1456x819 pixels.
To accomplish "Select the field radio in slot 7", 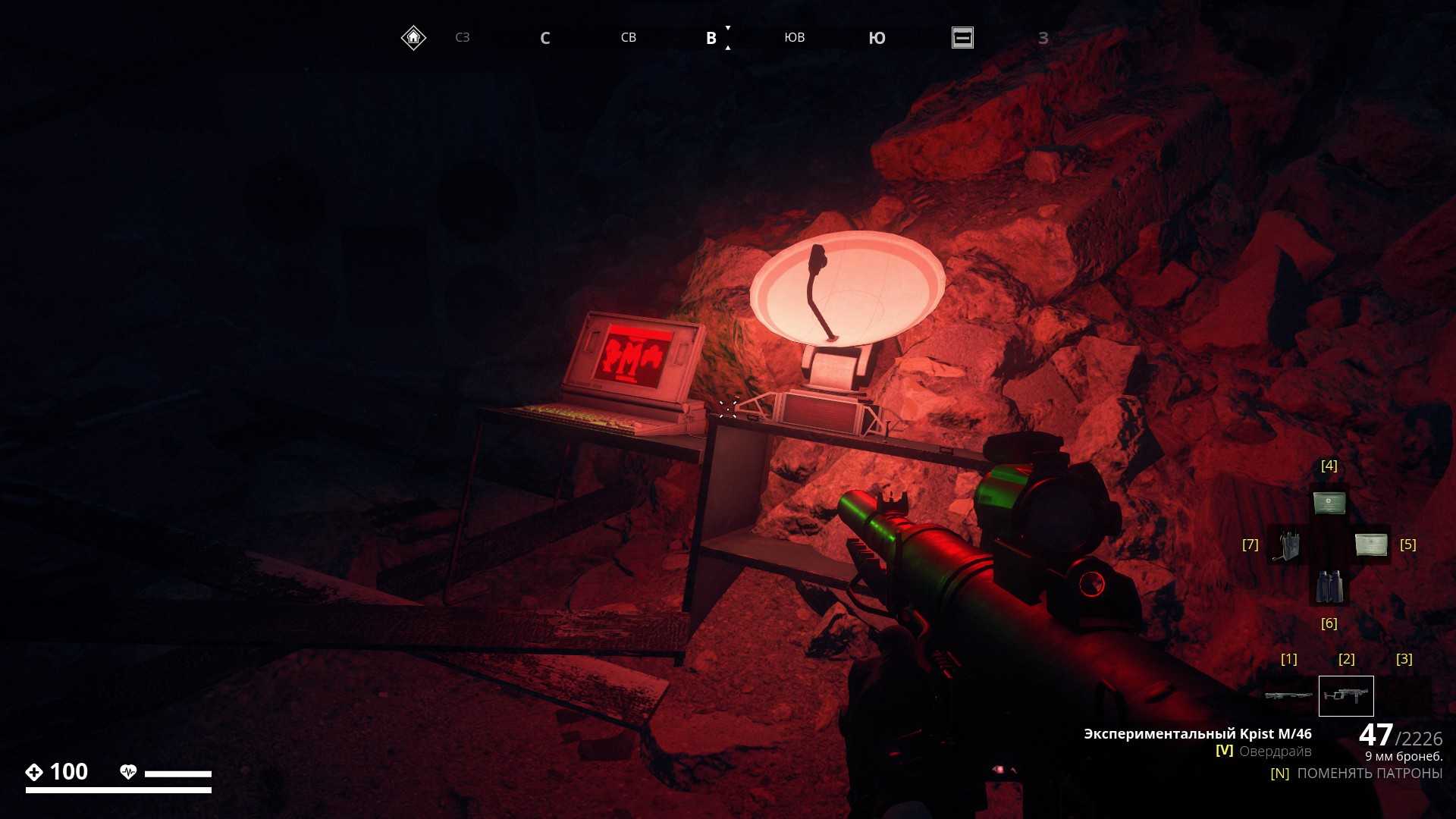I will click(1287, 545).
